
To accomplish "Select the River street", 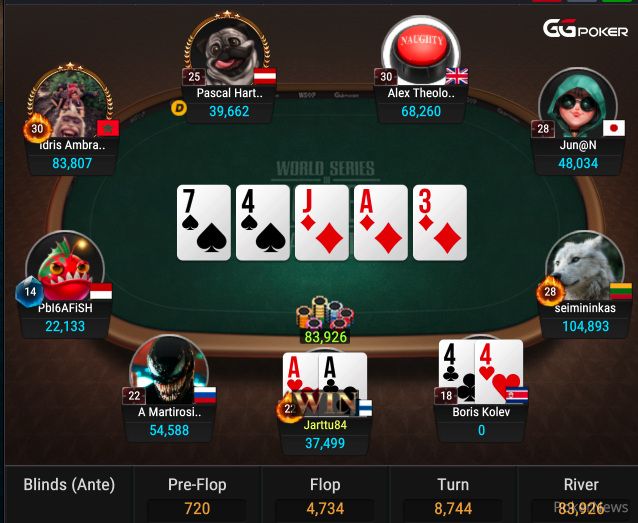I will (x=581, y=495).
